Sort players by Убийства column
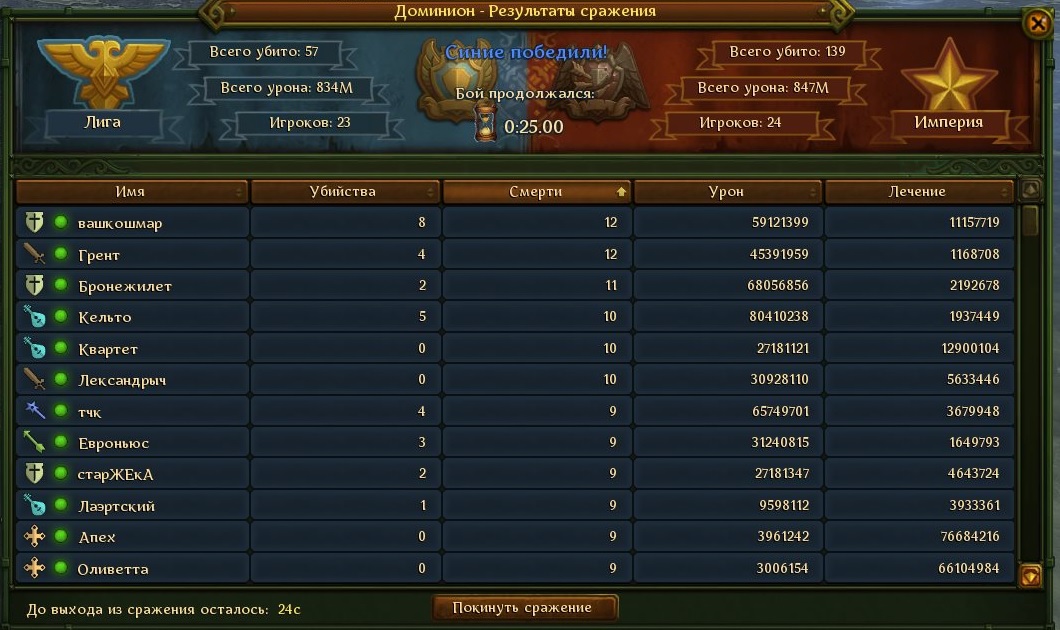Image resolution: width=1060 pixels, height=630 pixels. coord(344,191)
